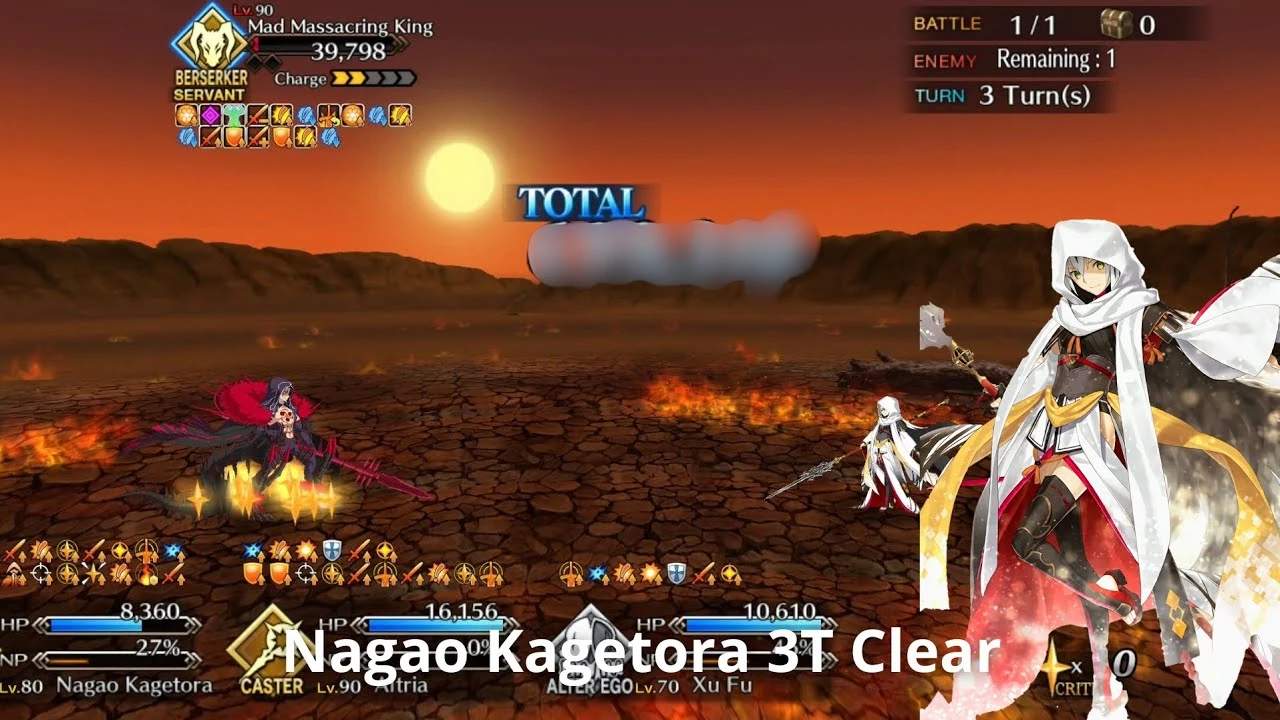Click the flame guts buff icon in Kagetora's buff row
The height and width of the screenshot is (720, 1280).
(x=146, y=575)
